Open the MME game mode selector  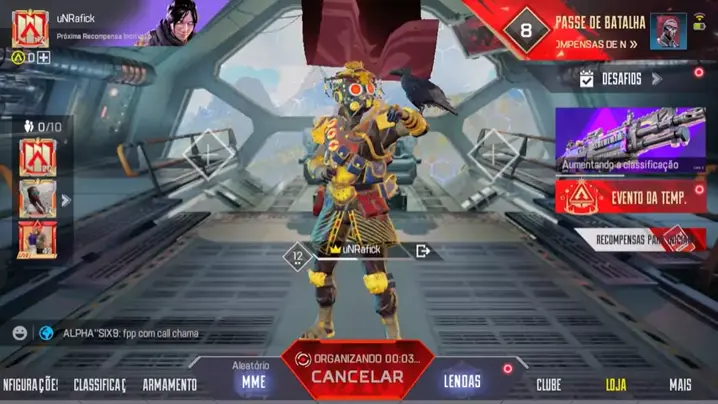[x=254, y=380]
